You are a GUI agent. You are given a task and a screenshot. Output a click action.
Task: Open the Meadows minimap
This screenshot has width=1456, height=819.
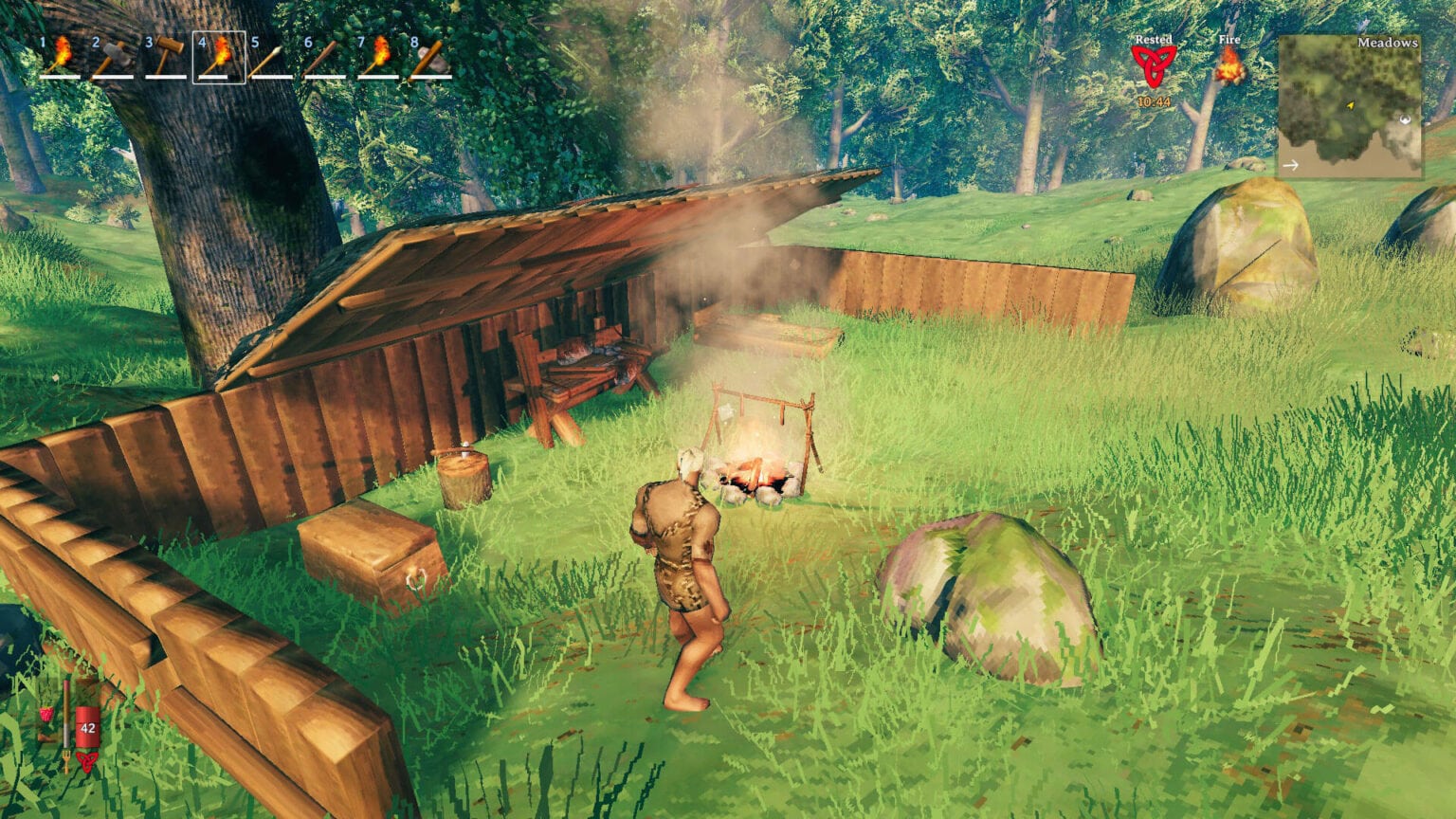(1349, 106)
